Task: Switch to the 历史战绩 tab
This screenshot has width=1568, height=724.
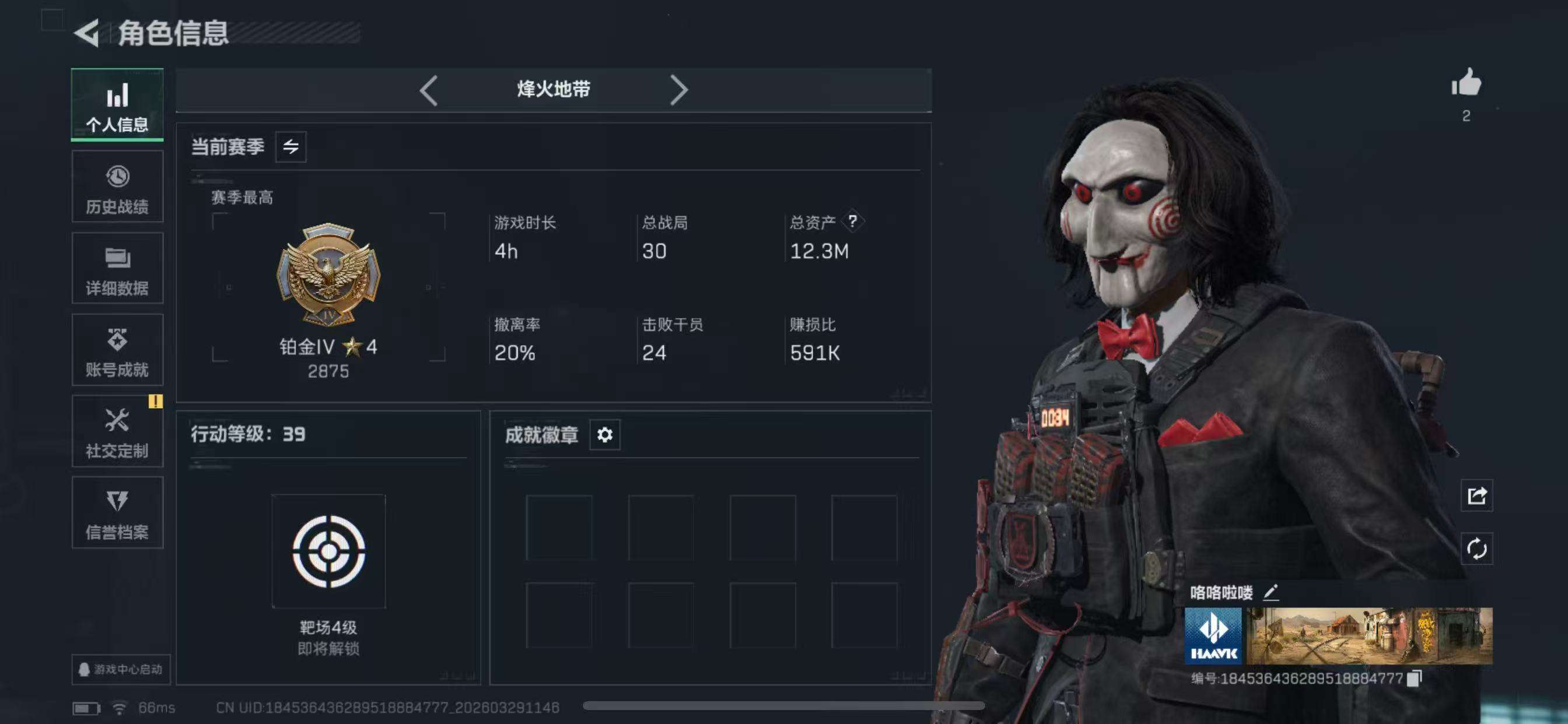Action: click(117, 187)
